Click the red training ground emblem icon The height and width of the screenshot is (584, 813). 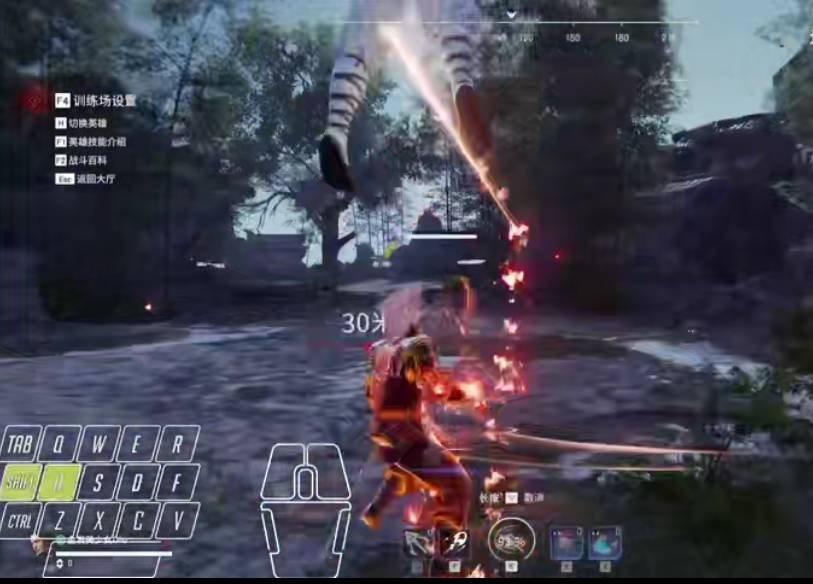tap(37, 100)
